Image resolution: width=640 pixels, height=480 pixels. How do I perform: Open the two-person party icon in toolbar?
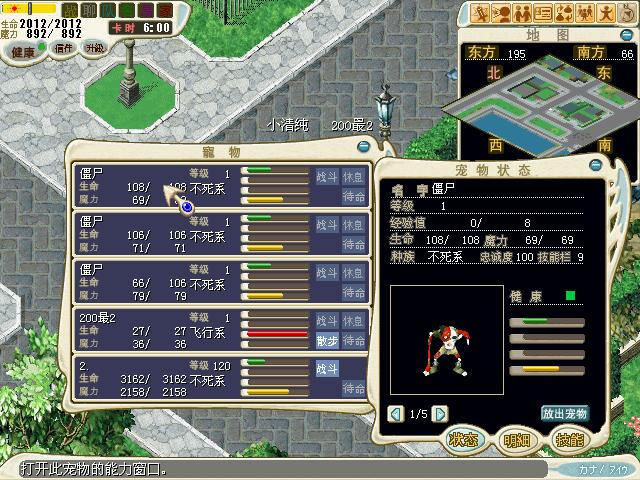[523, 13]
